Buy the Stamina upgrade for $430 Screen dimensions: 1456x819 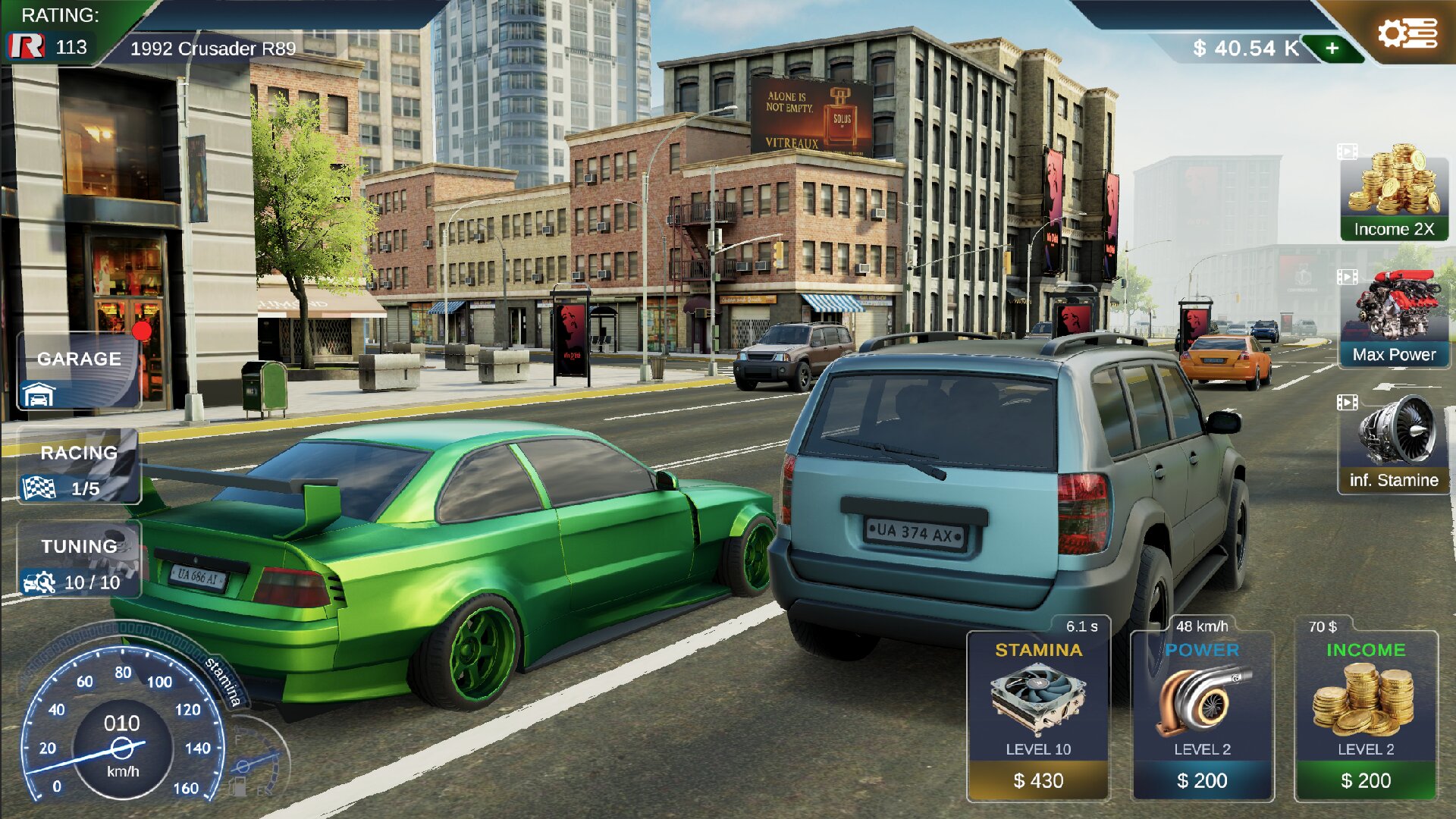[x=1038, y=780]
